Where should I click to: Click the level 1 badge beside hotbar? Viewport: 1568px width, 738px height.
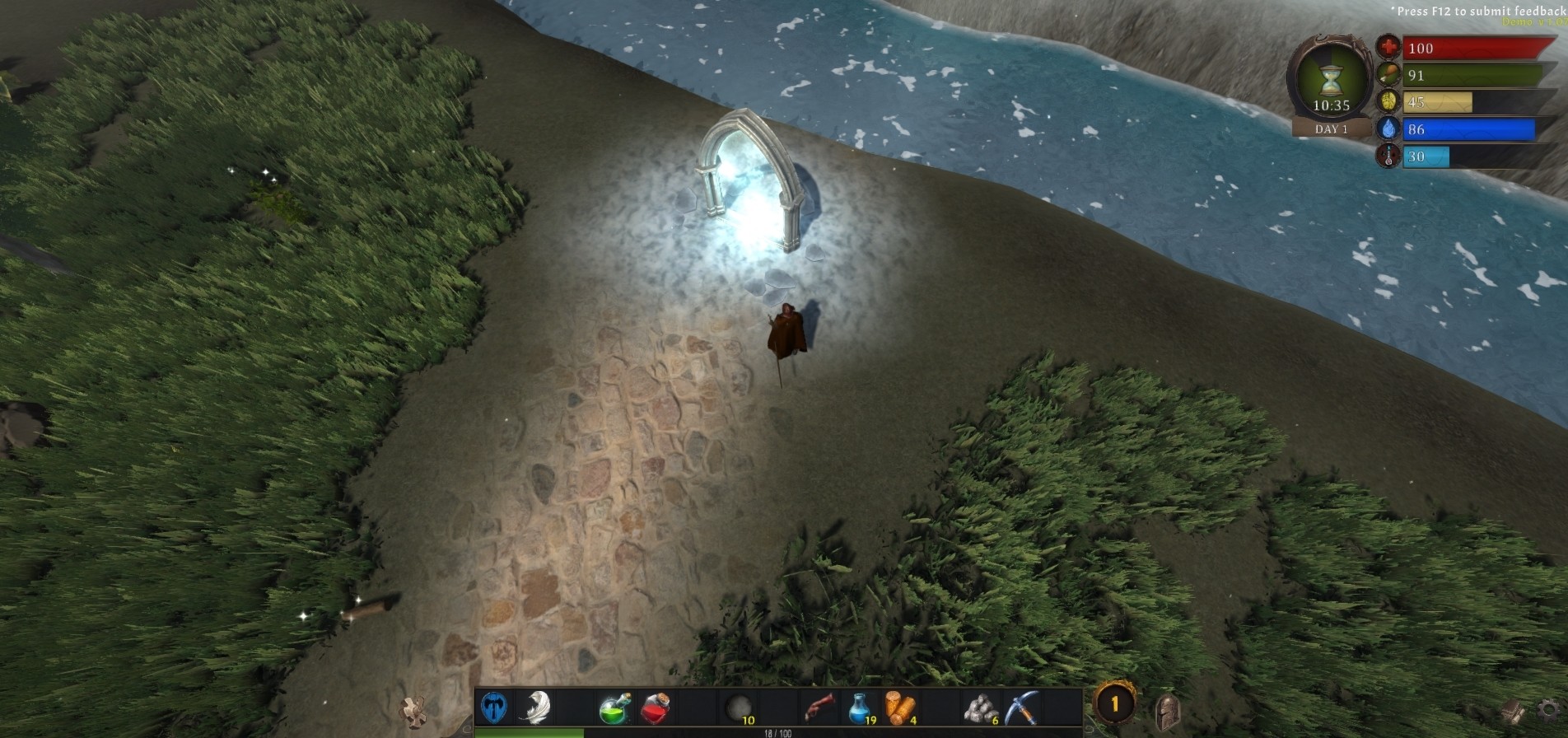click(x=1114, y=704)
